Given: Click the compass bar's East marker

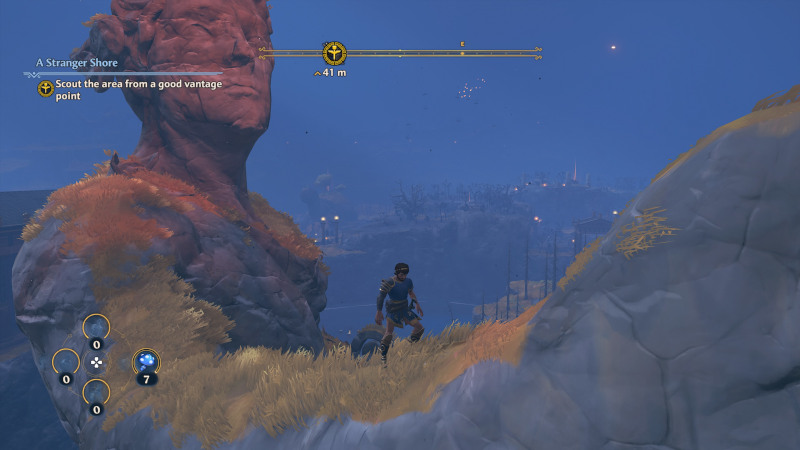Looking at the screenshot, I should pyautogui.click(x=462, y=44).
